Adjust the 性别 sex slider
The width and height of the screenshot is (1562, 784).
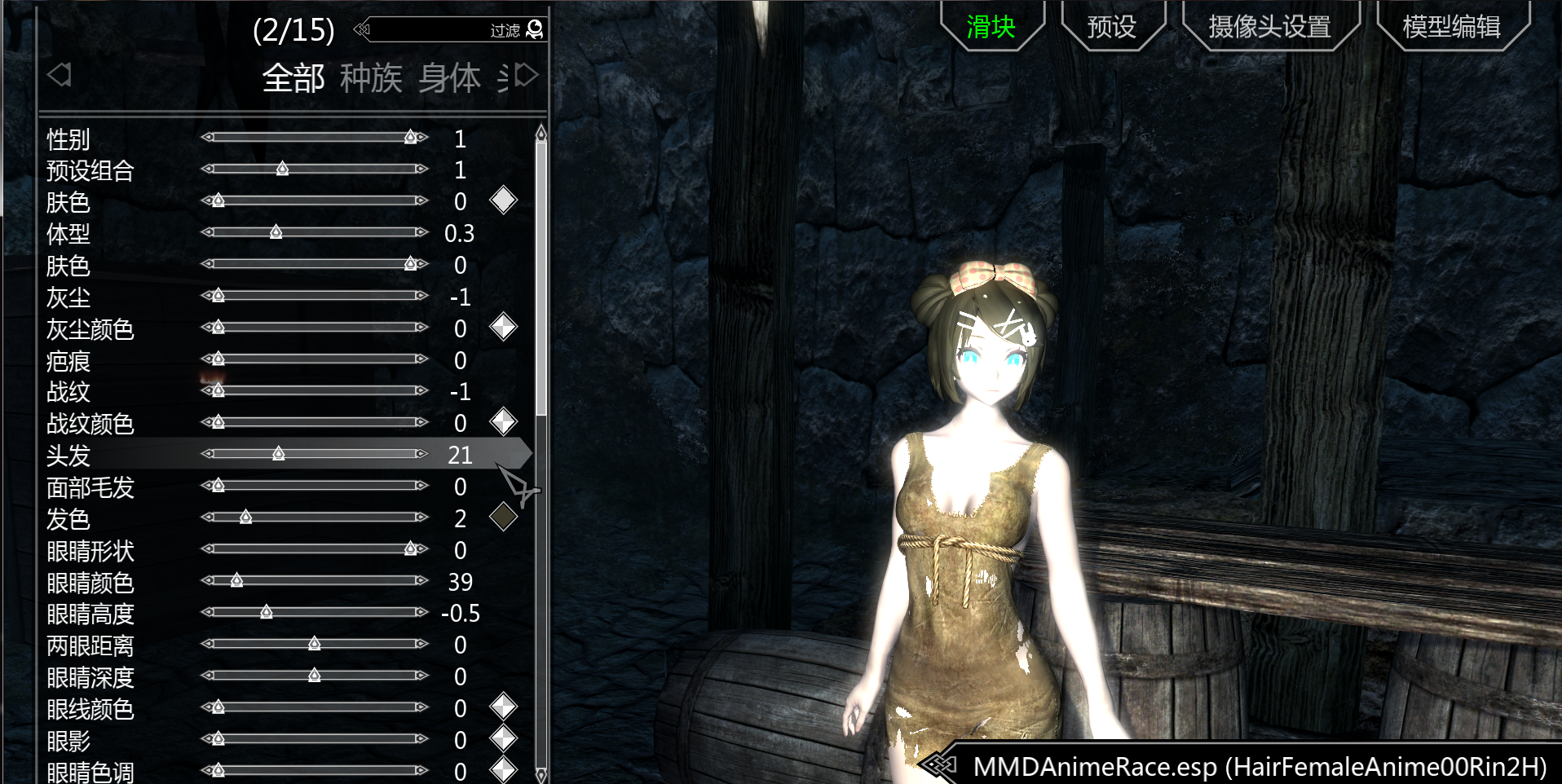[x=411, y=137]
